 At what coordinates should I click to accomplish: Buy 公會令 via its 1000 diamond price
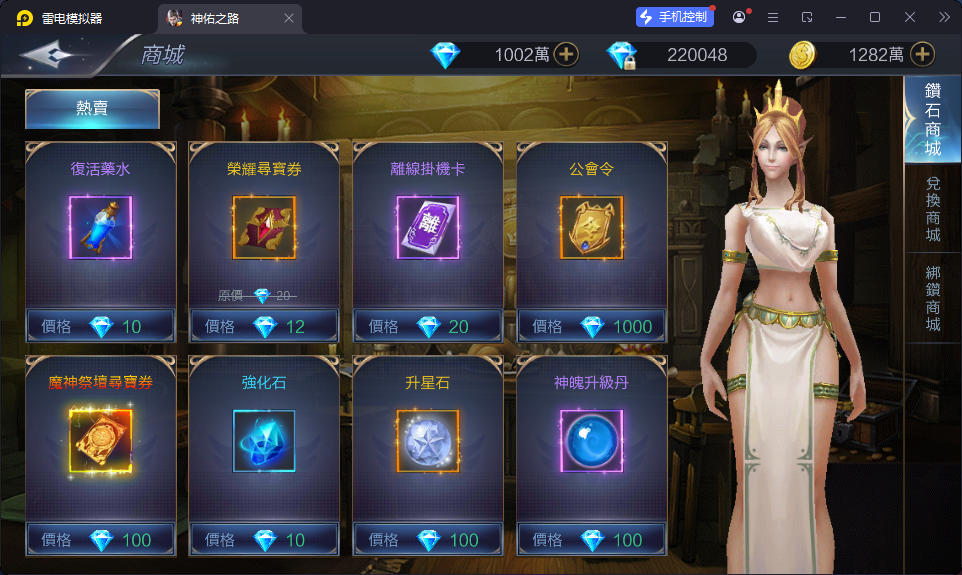tap(592, 326)
